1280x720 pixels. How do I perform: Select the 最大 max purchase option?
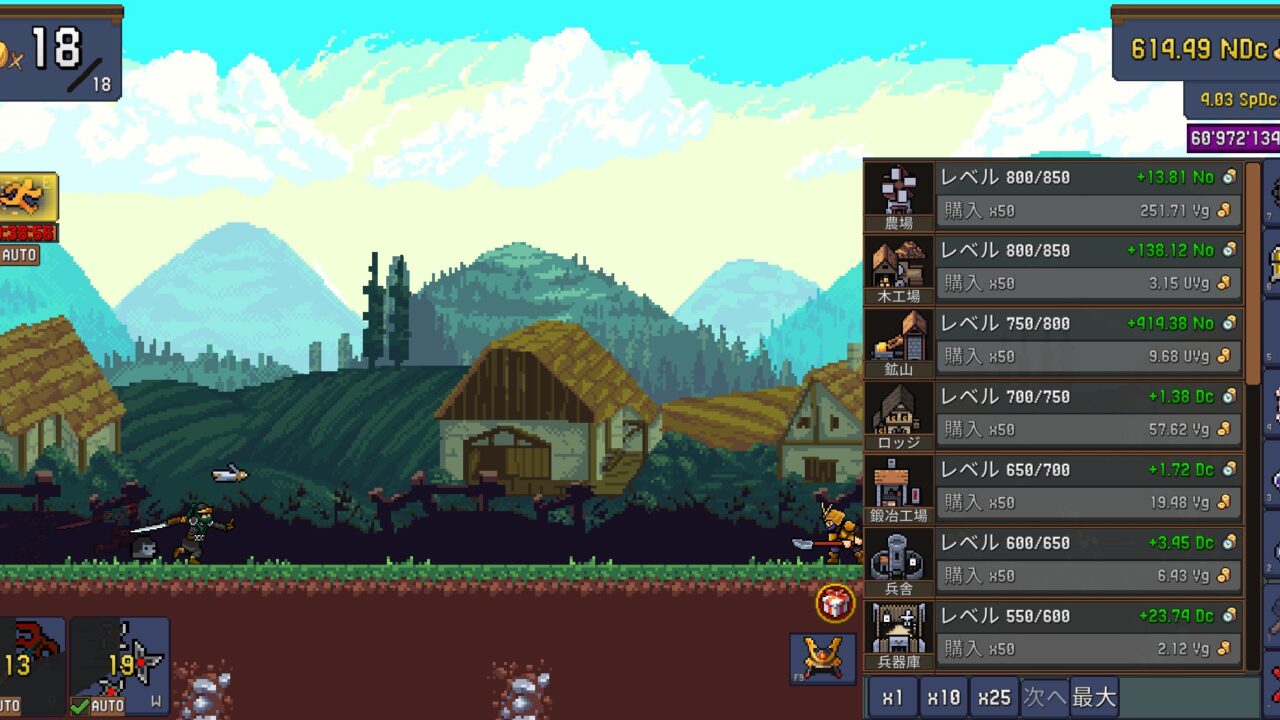pyautogui.click(x=1094, y=697)
